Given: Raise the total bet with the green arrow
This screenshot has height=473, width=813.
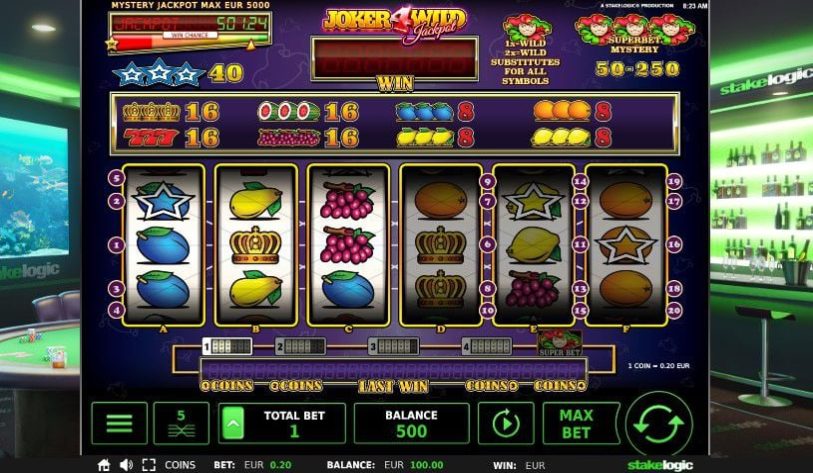Looking at the screenshot, I should pyautogui.click(x=231, y=423).
